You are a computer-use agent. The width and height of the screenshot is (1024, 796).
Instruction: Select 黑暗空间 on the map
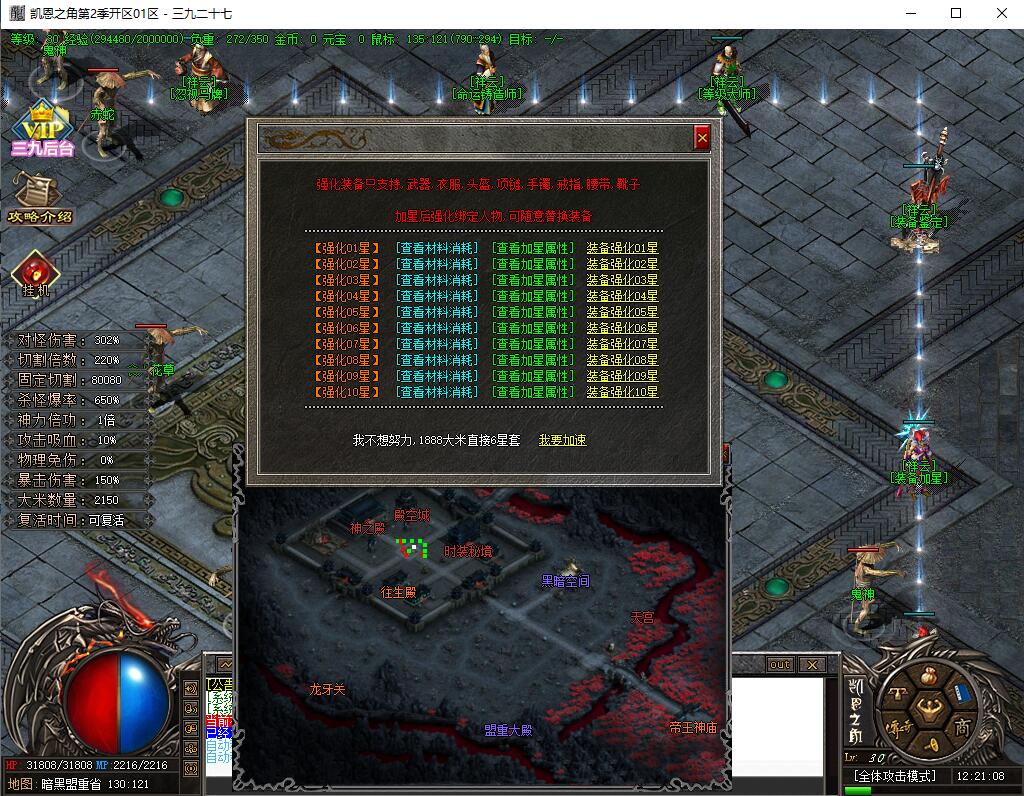(x=565, y=581)
